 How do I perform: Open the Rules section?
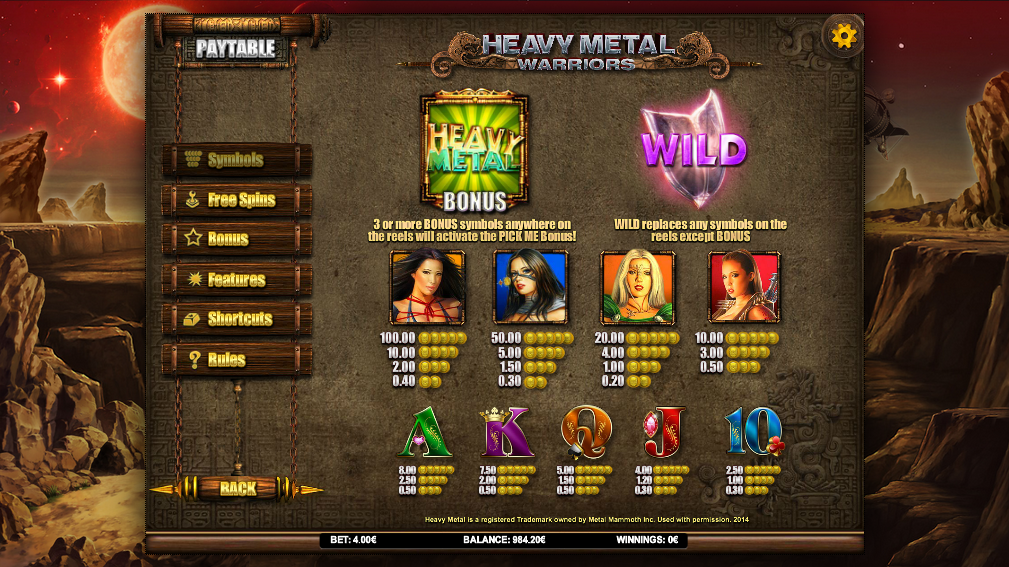click(237, 359)
